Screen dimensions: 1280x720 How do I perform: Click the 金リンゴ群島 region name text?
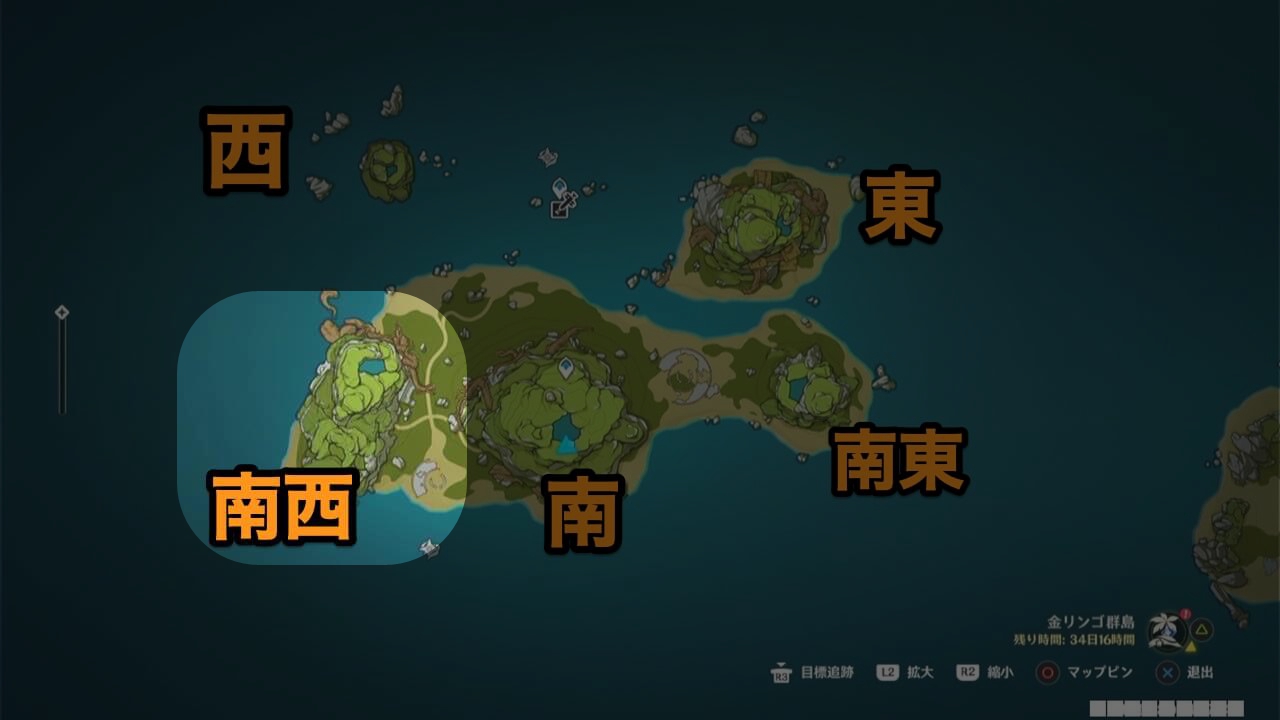[x=1093, y=621]
